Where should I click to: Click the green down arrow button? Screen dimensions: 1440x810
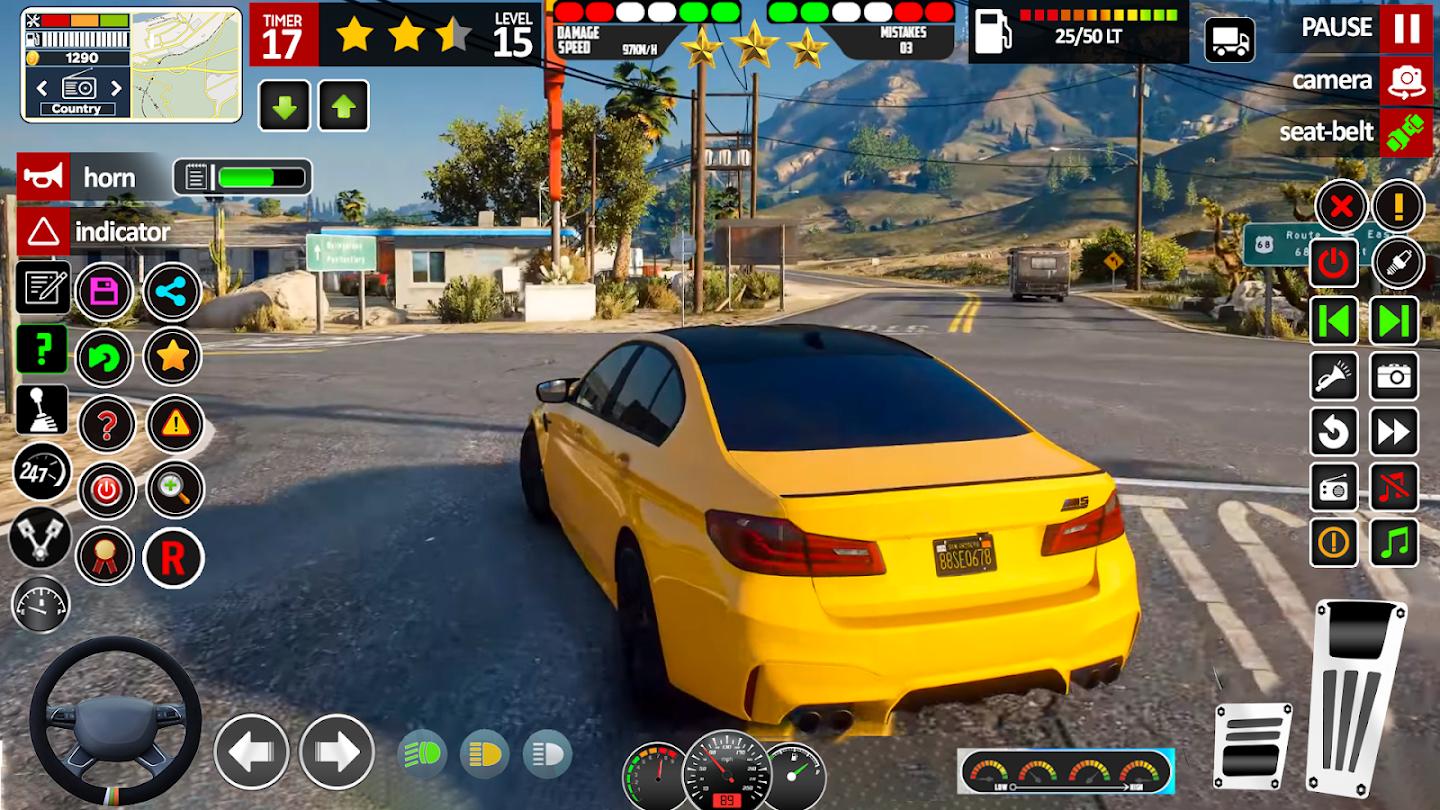(x=284, y=106)
